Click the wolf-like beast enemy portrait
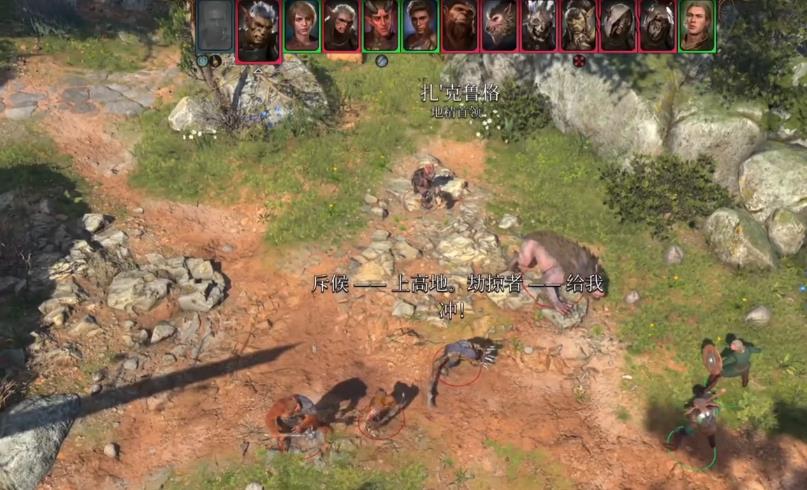Viewport: 807px width, 490px height. [499, 26]
